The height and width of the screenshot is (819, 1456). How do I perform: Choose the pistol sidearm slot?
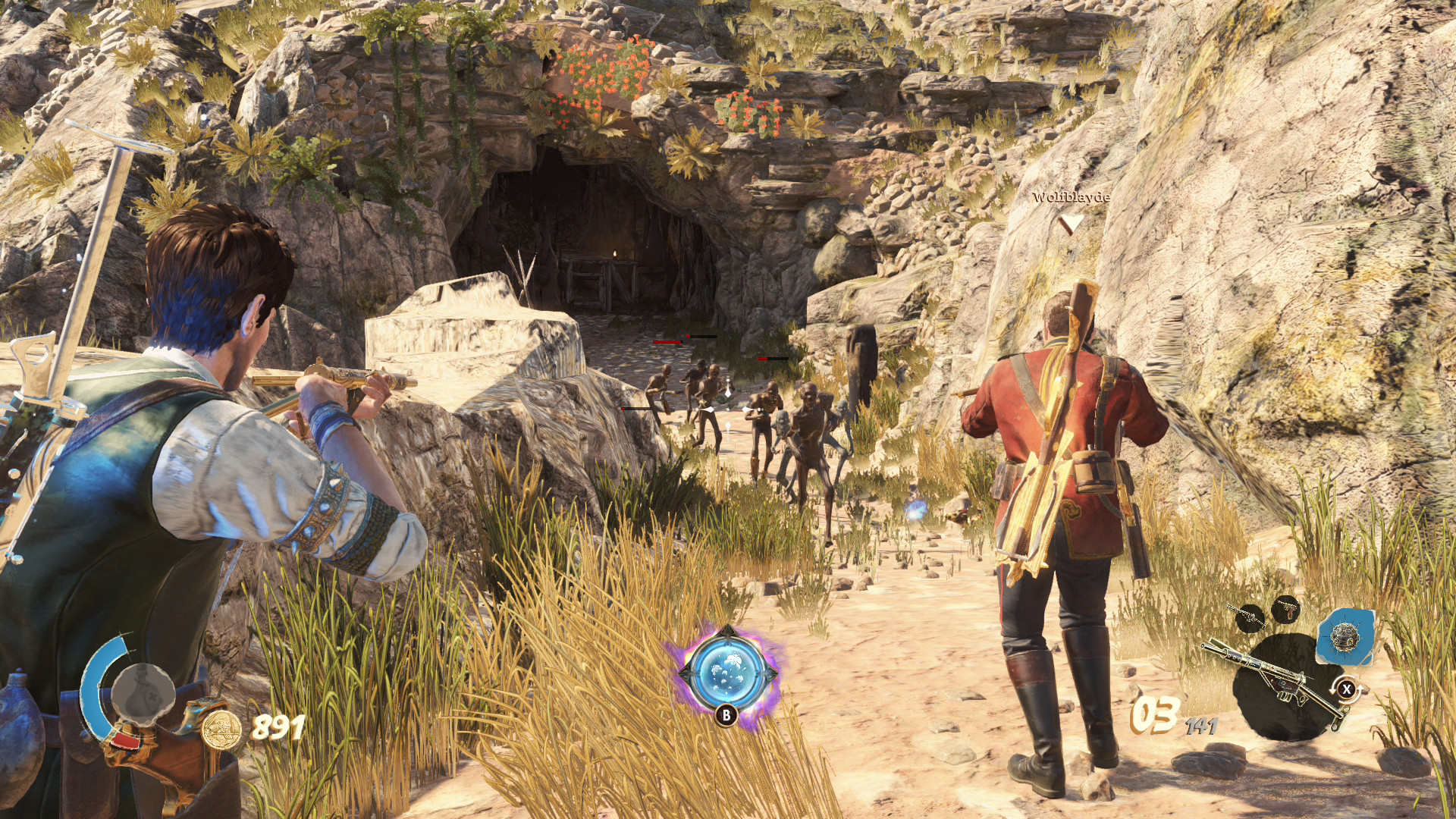(x=1287, y=607)
